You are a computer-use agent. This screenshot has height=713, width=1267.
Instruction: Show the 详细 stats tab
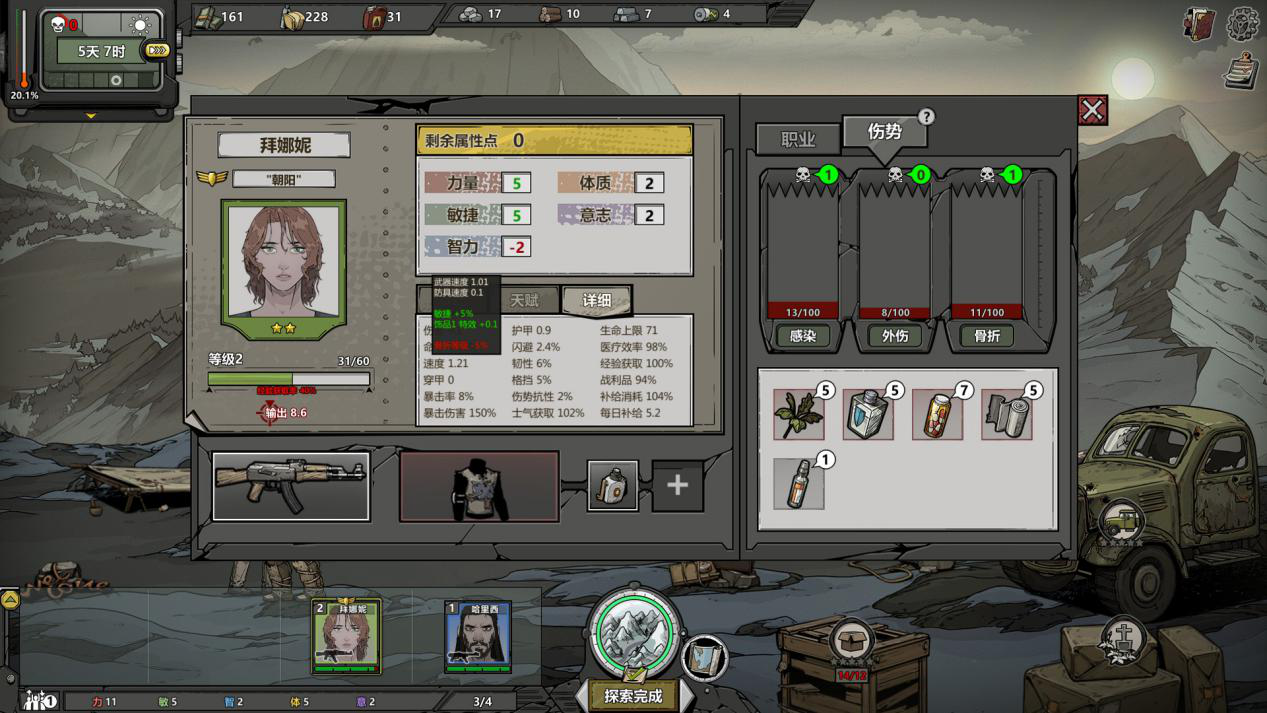point(597,300)
